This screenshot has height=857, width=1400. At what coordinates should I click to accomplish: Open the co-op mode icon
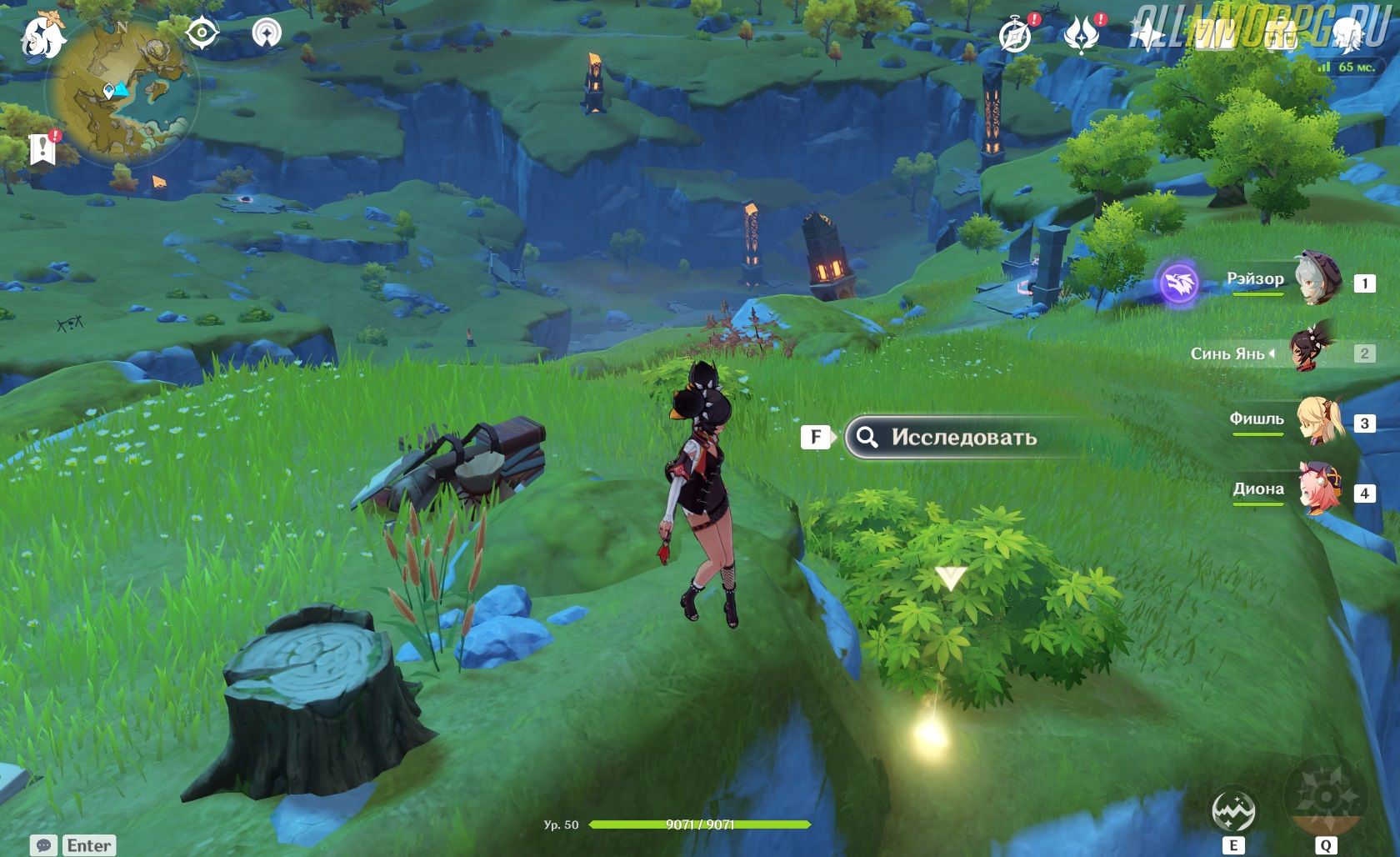click(267, 33)
